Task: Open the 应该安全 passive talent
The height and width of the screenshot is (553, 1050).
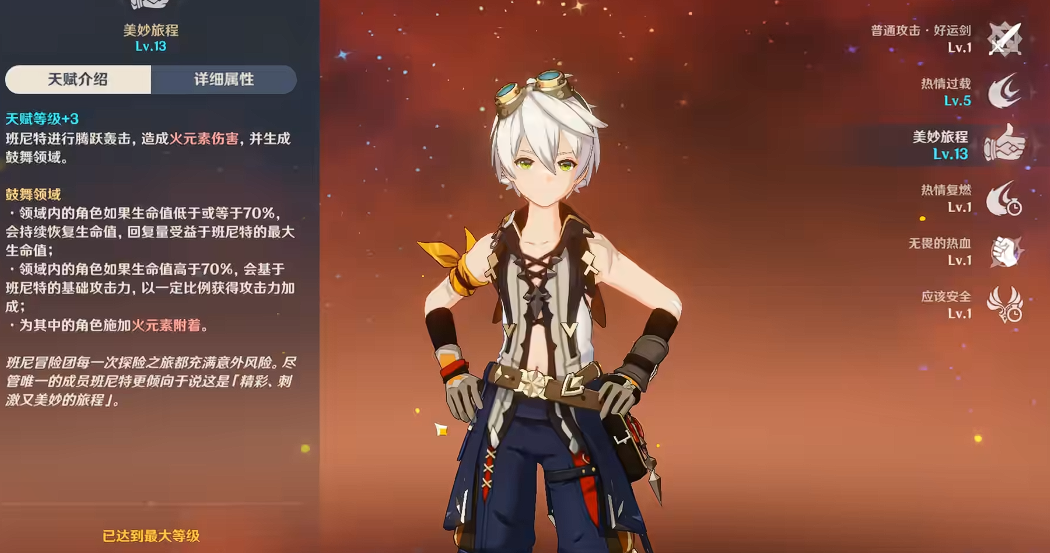Action: pyautogui.click(x=1004, y=304)
